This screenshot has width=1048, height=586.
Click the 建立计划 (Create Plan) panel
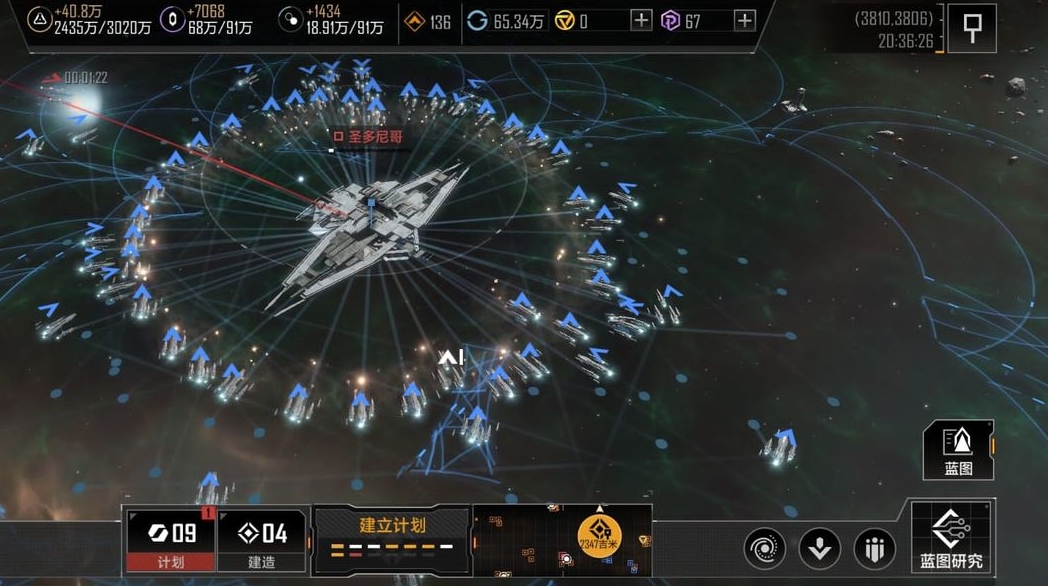click(392, 535)
